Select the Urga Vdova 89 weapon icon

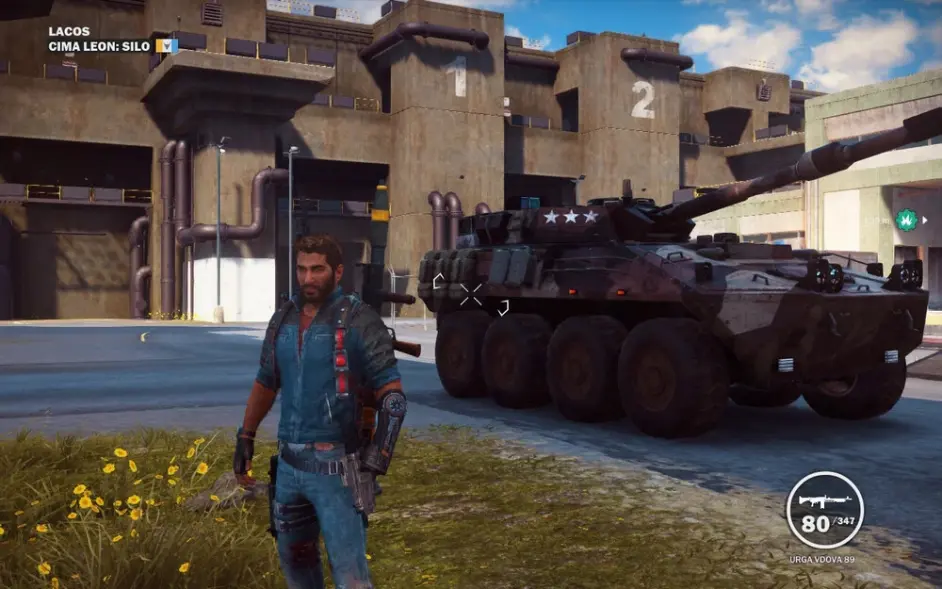click(x=825, y=499)
